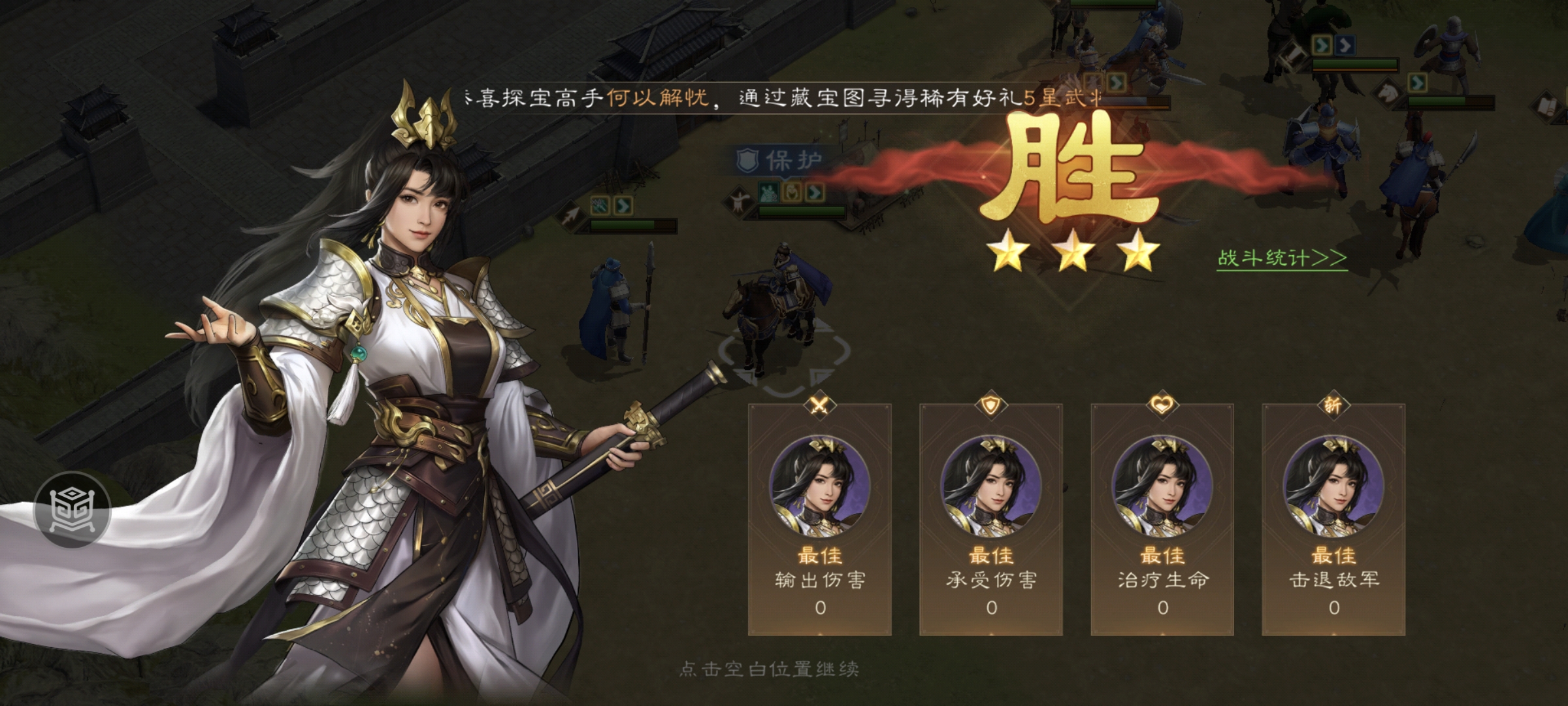The image size is (1568, 706).
Task: Click the golden commander portrait buff icon
Action: tap(792, 192)
